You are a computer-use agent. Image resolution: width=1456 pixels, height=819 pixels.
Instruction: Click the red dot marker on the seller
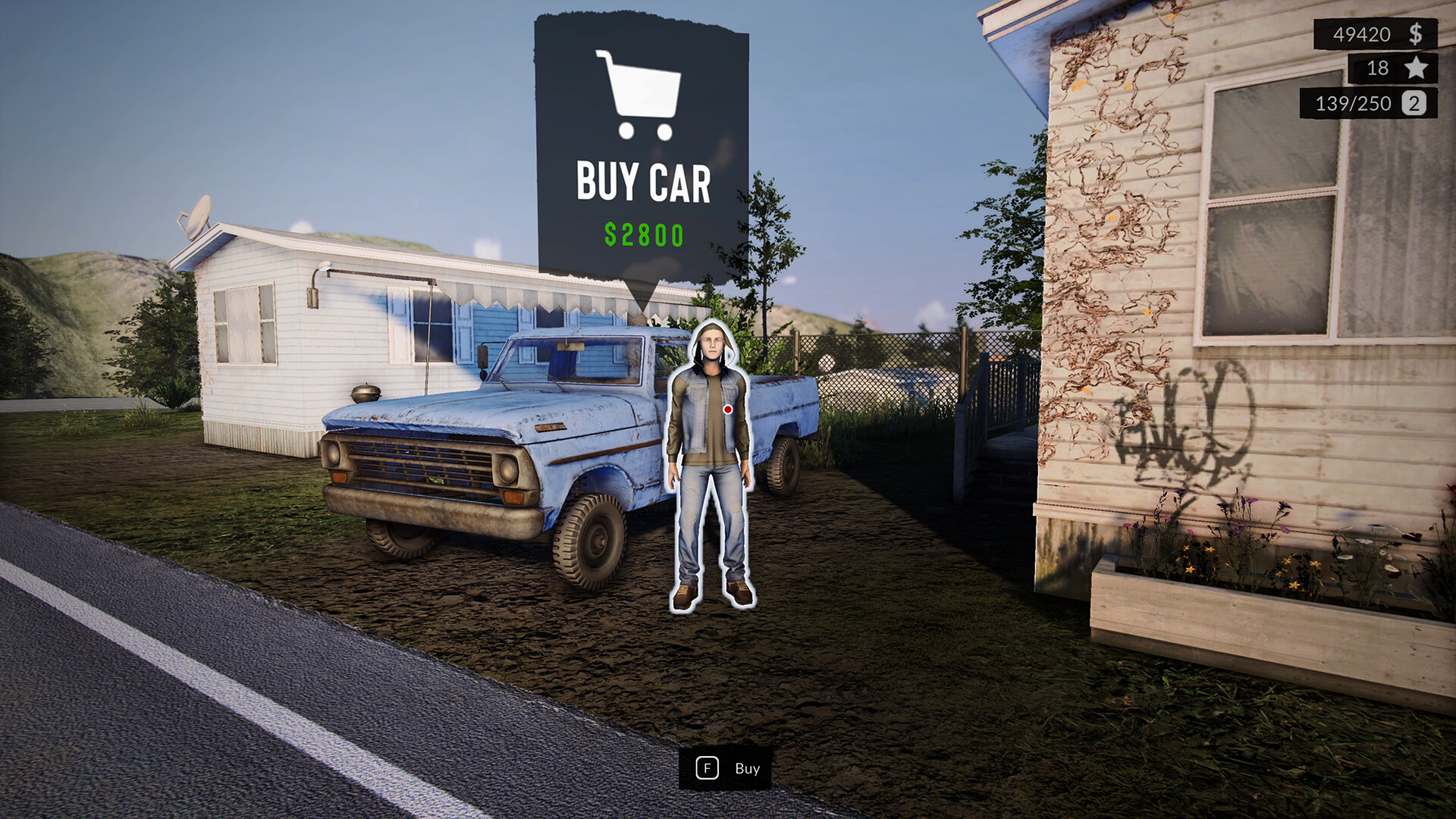pos(727,410)
